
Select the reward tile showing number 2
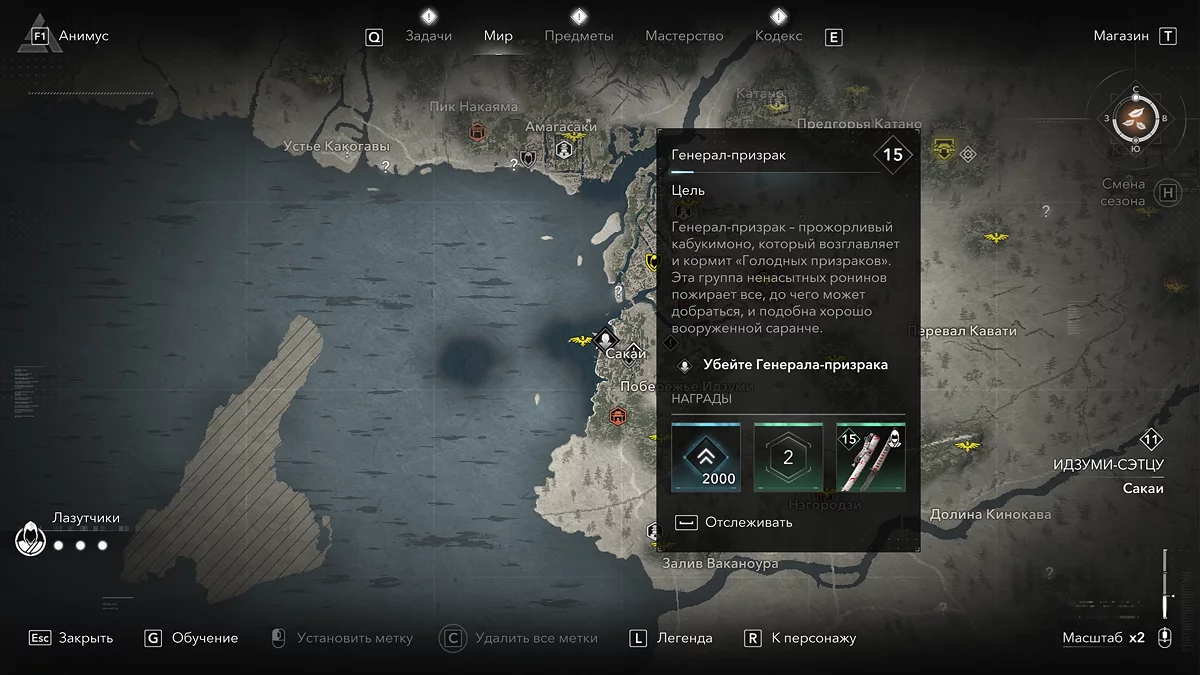coord(788,457)
